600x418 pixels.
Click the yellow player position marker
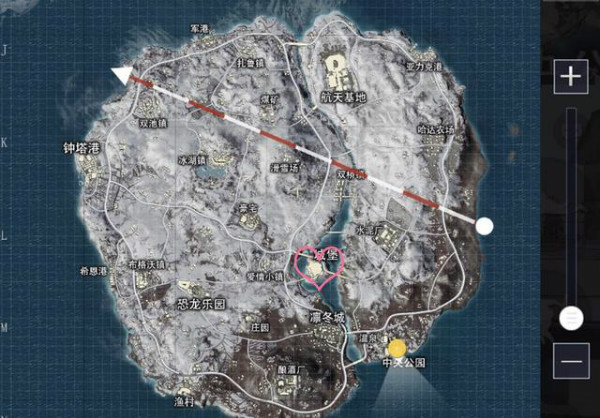tap(398, 349)
